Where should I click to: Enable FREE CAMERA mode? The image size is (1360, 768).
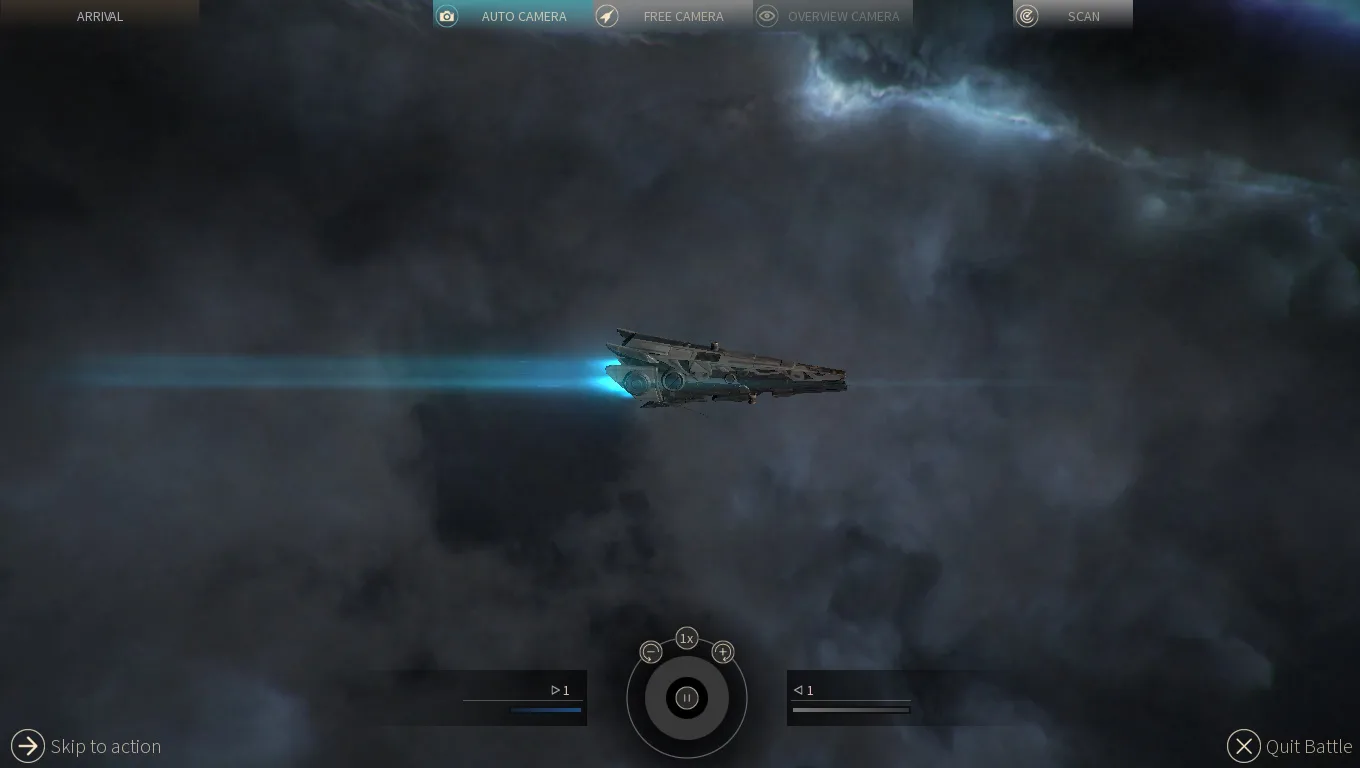(x=684, y=16)
